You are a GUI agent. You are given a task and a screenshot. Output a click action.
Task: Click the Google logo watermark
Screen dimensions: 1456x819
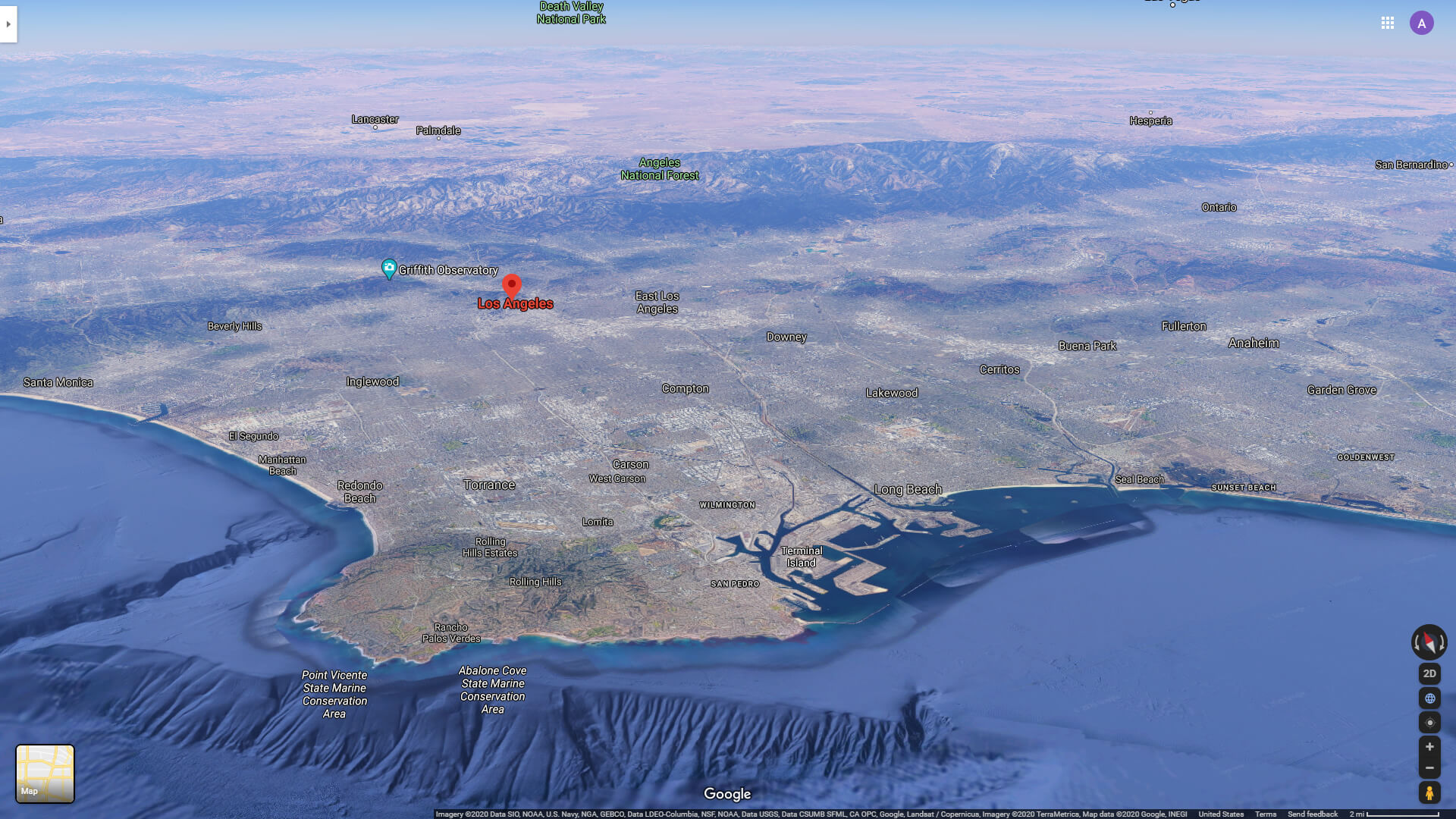pyautogui.click(x=727, y=793)
